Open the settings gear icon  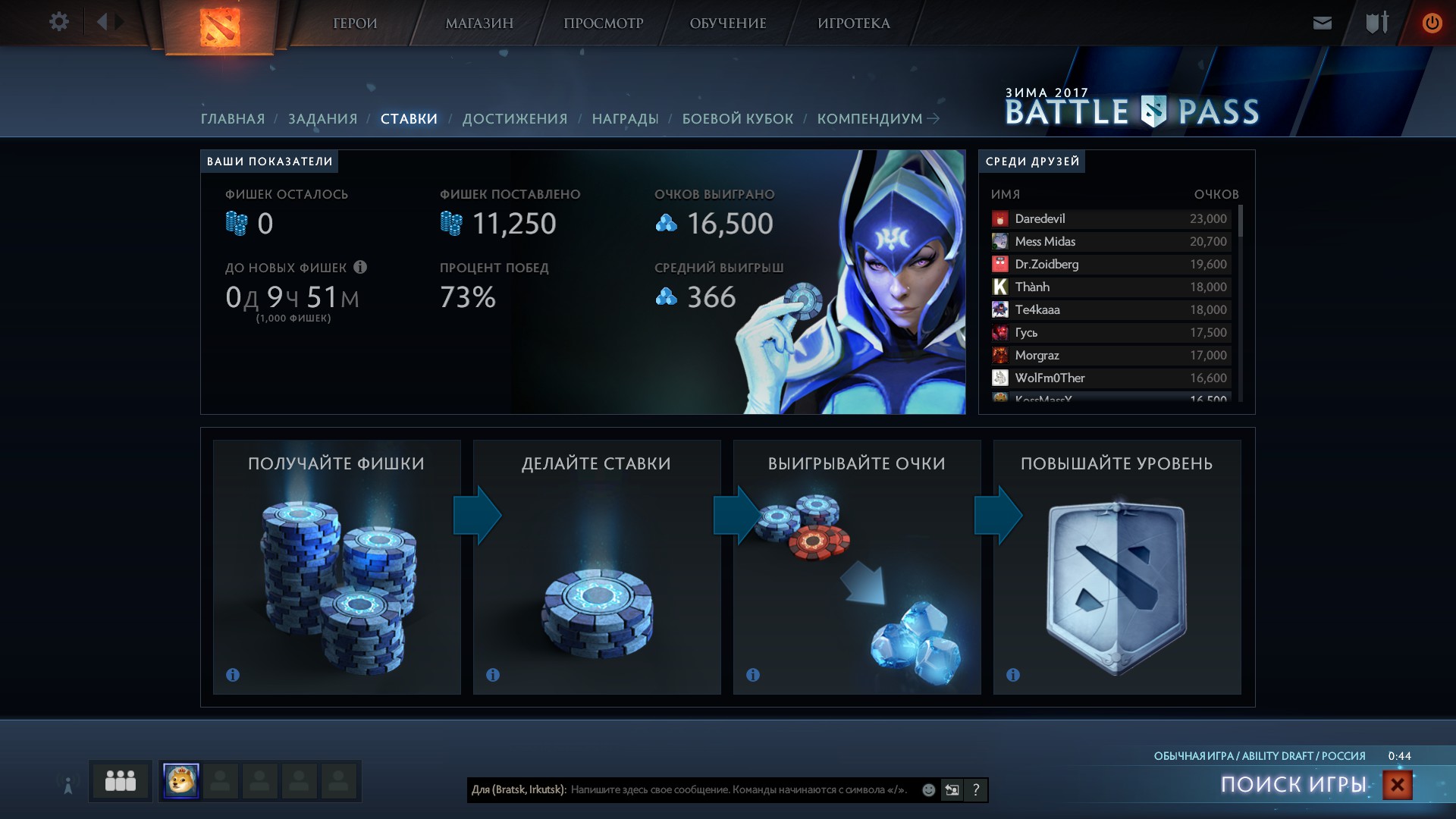[x=58, y=22]
